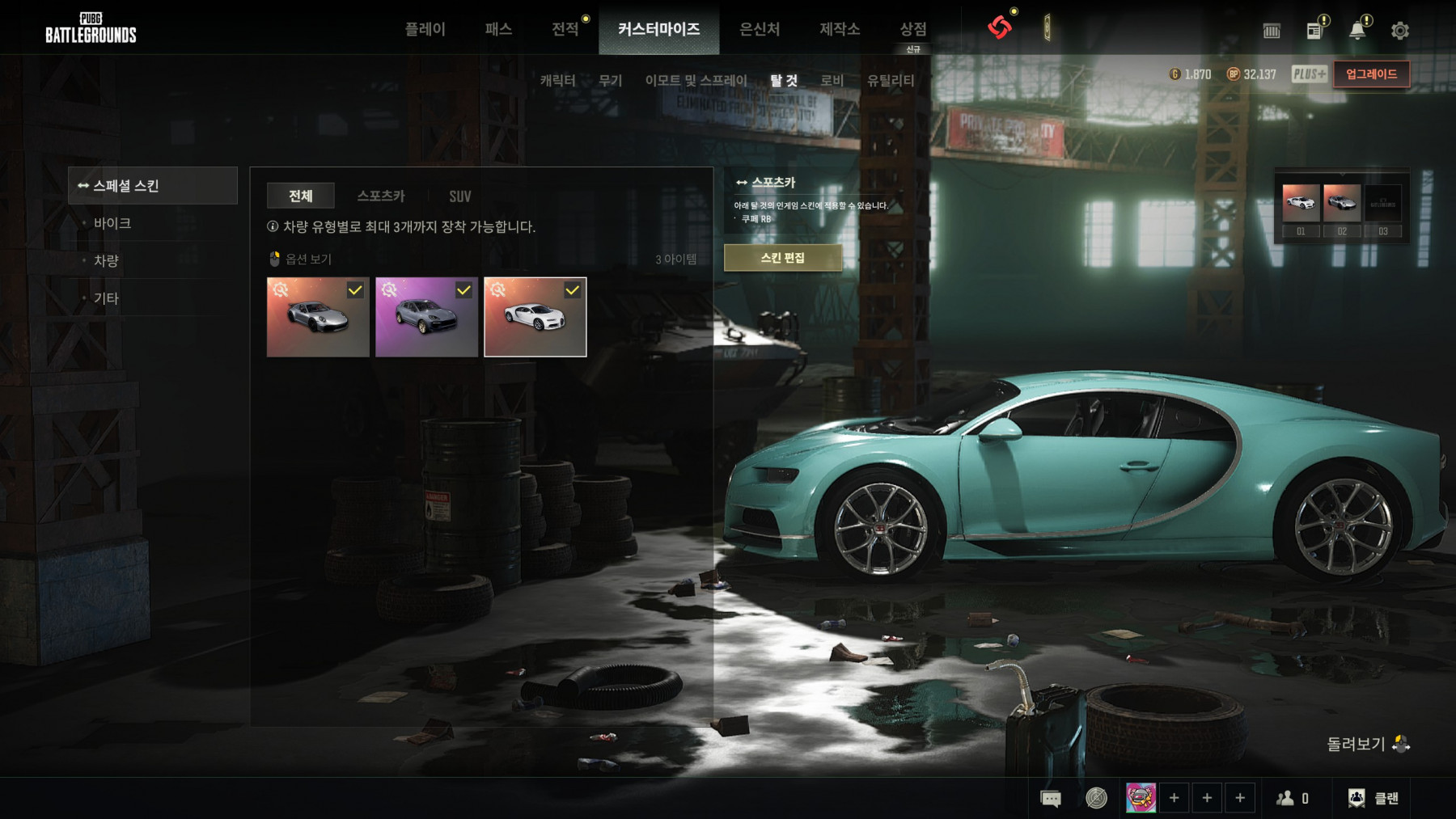Open notifications via the bell icon

(1357, 31)
